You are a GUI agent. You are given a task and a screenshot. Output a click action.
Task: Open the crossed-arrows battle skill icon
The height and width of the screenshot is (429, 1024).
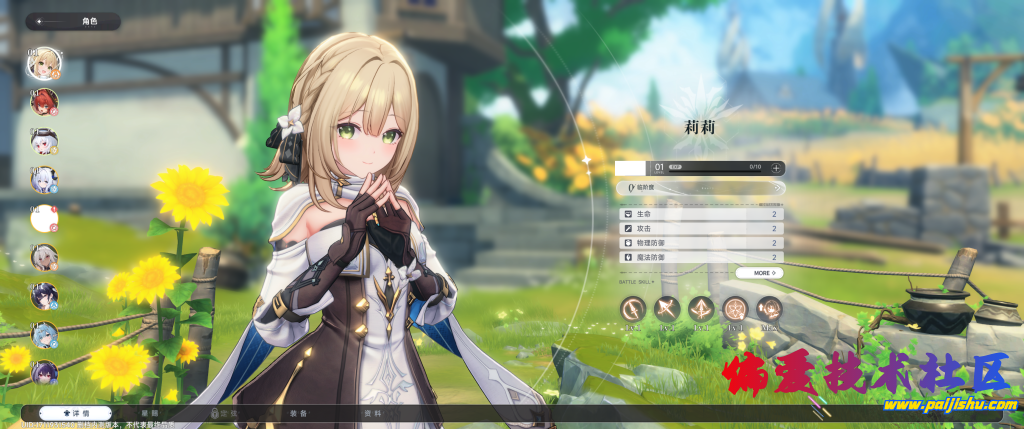point(667,309)
